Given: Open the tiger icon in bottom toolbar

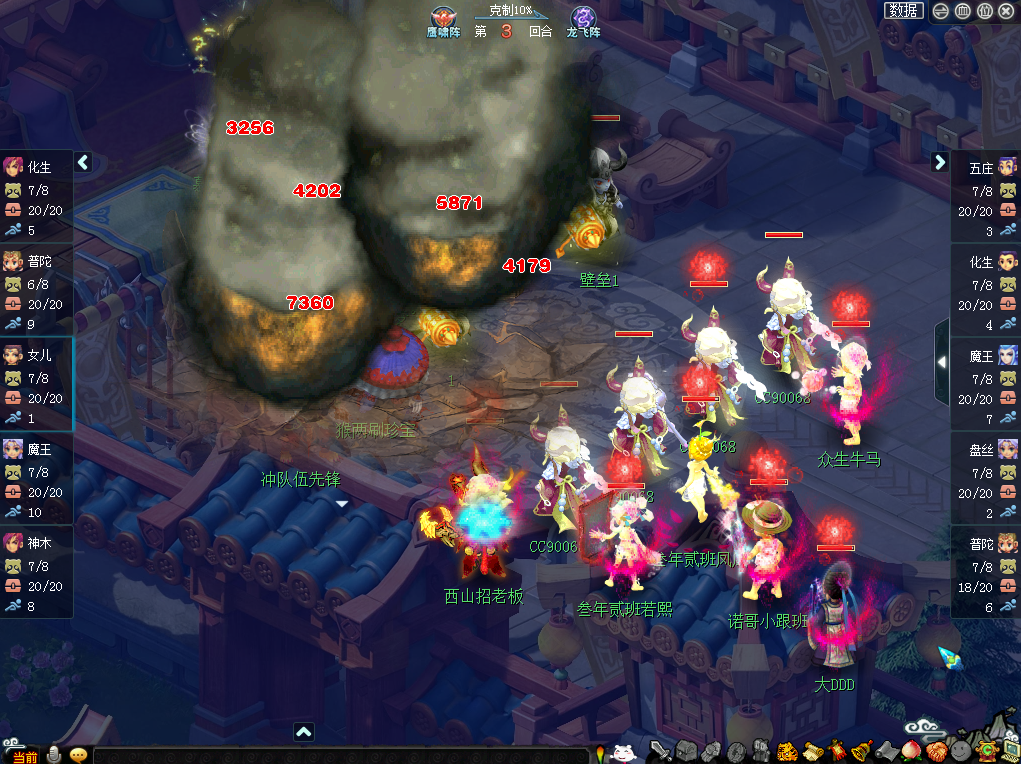Looking at the screenshot, I should pyautogui.click(x=786, y=751).
